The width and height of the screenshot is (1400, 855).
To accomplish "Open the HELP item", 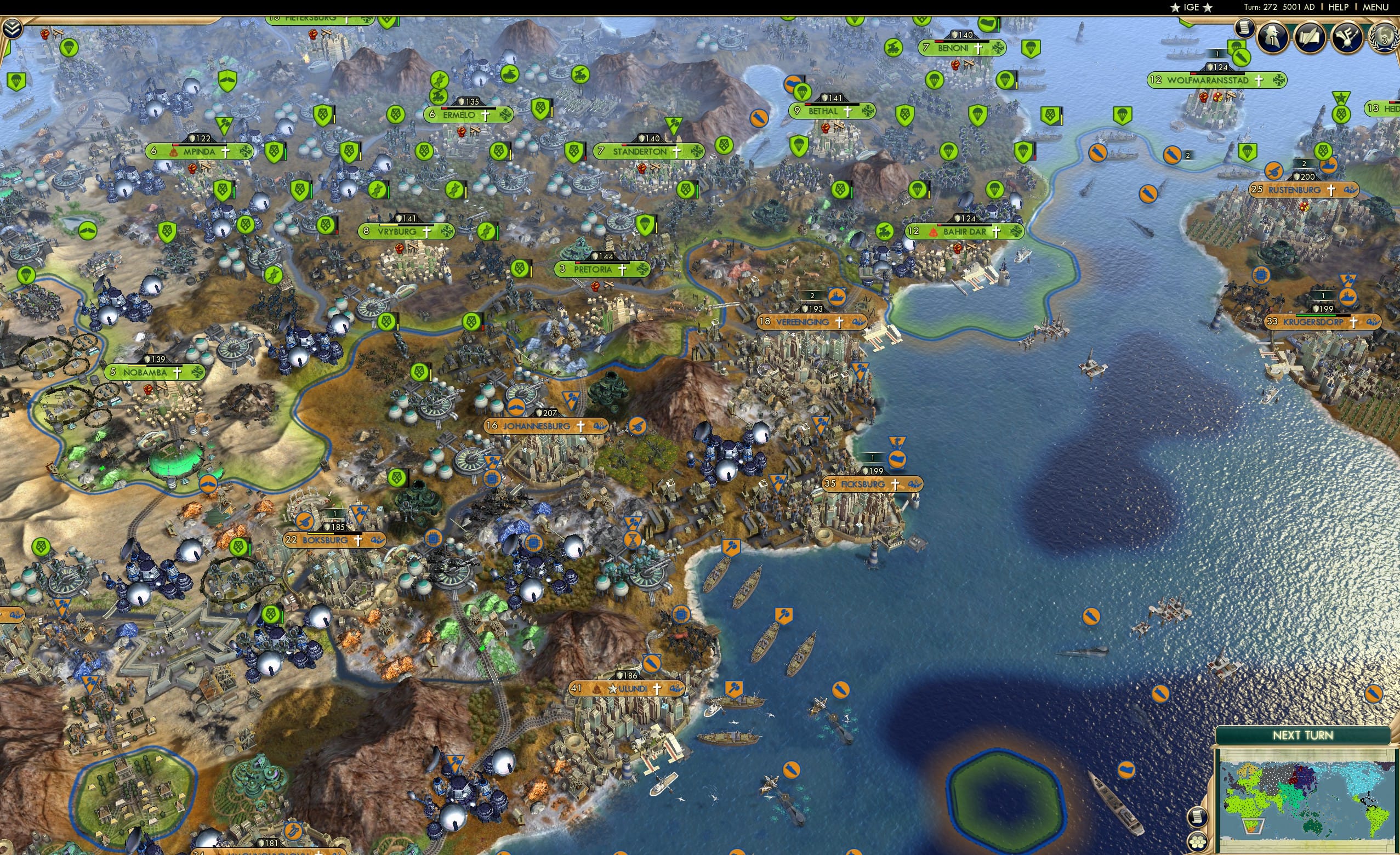I will 1339,7.
